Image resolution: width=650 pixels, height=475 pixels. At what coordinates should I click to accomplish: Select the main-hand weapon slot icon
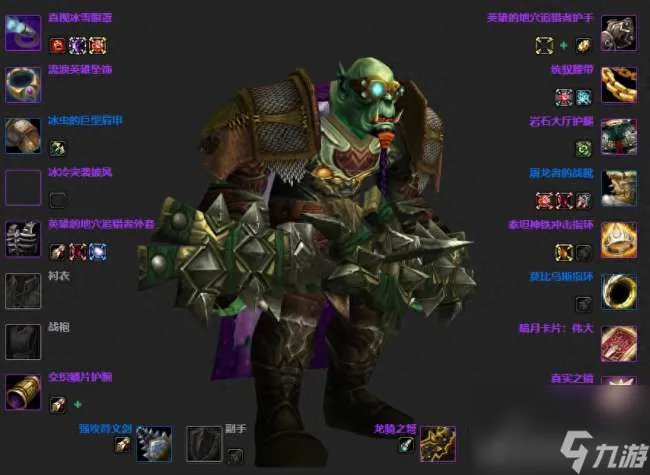[x=153, y=444]
